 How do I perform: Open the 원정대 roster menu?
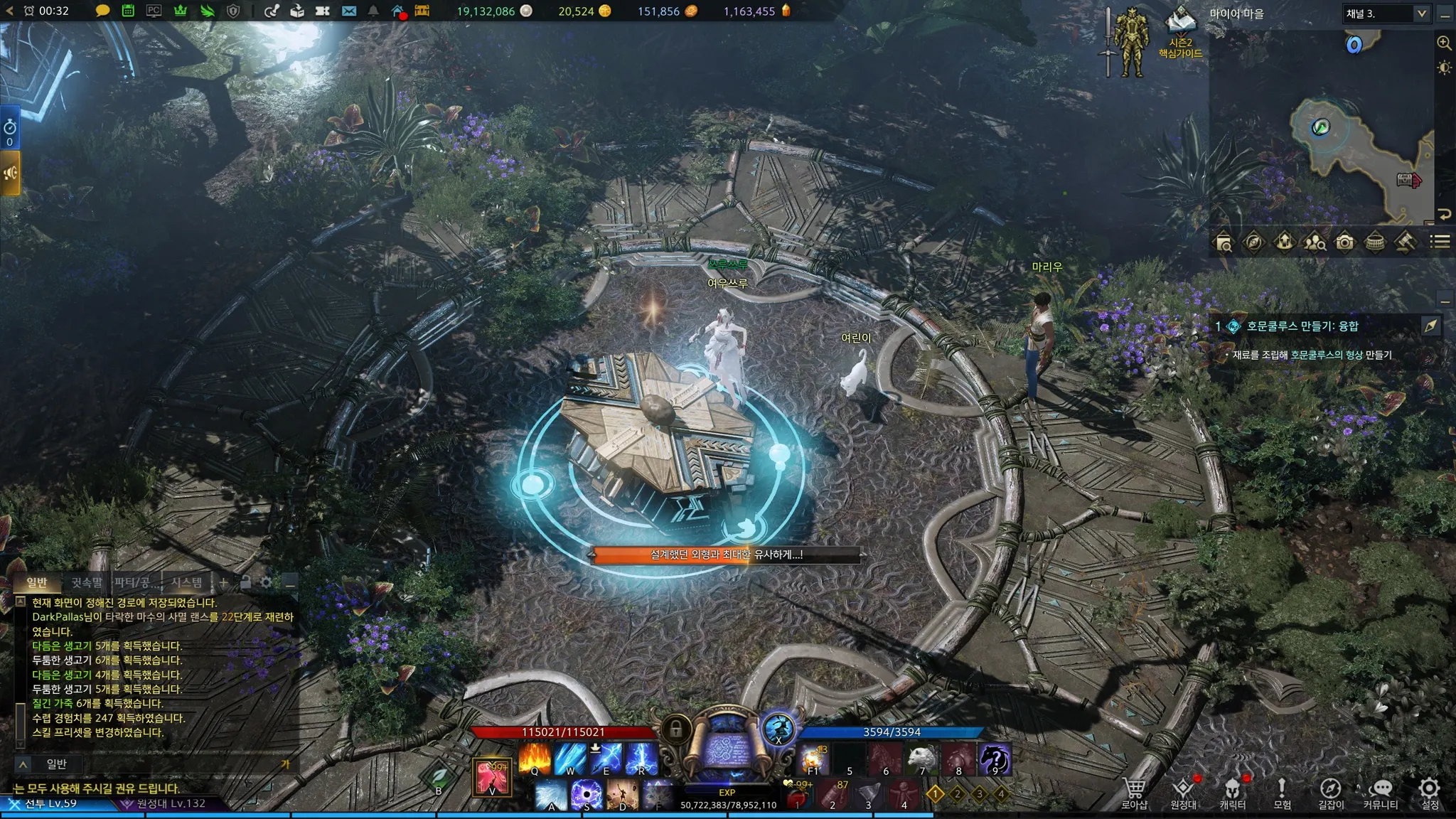point(1183,791)
